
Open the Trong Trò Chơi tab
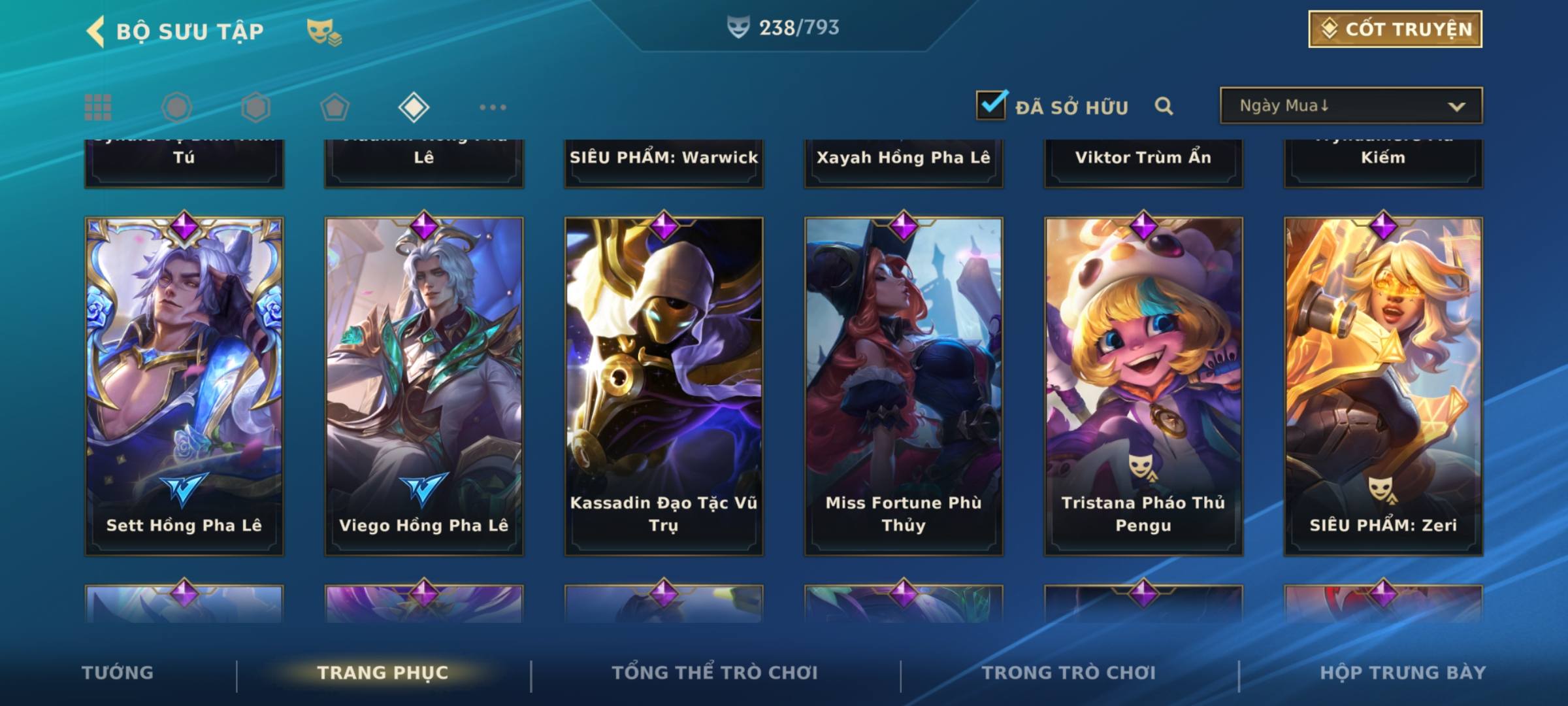tap(1069, 673)
